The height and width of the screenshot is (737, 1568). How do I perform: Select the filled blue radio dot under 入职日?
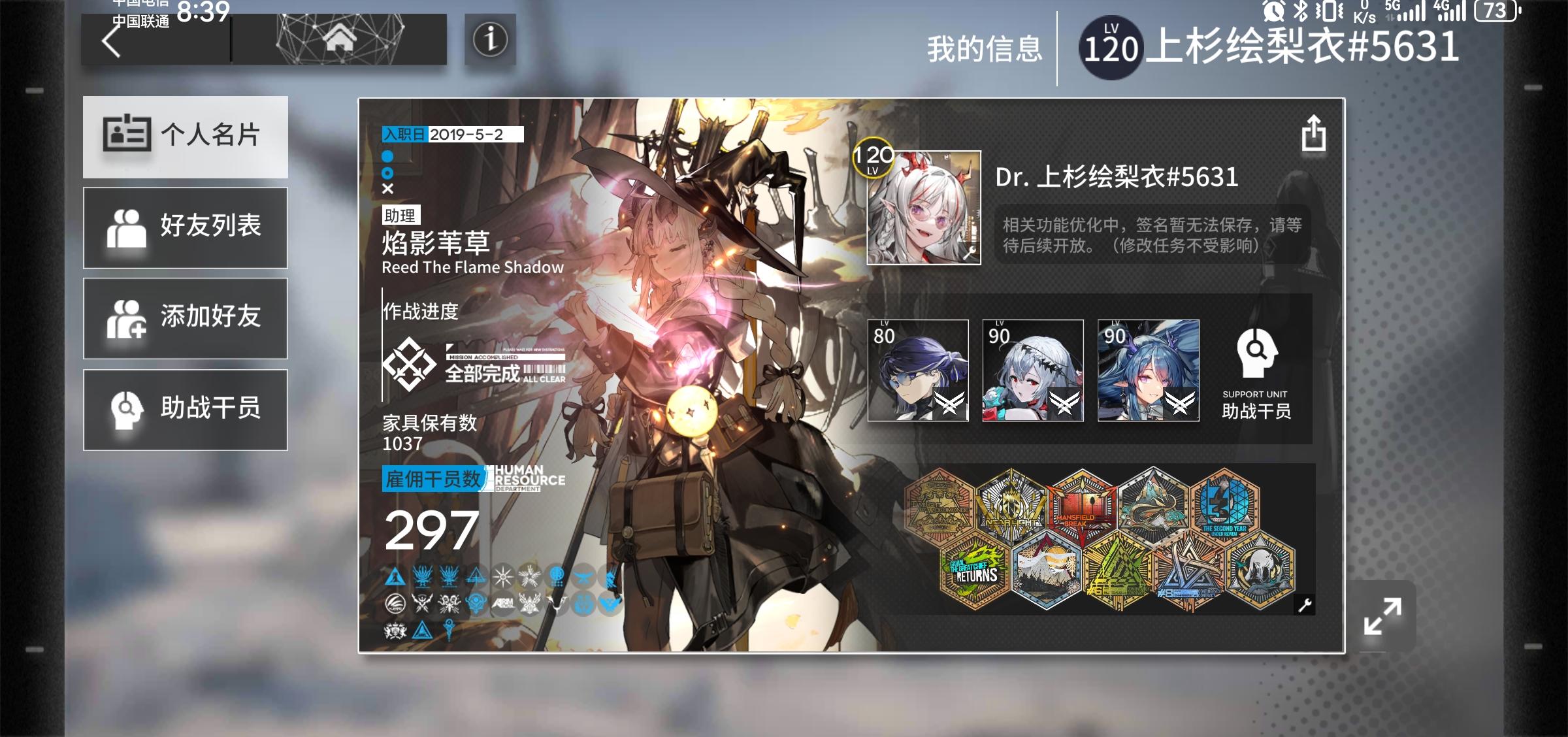387,156
